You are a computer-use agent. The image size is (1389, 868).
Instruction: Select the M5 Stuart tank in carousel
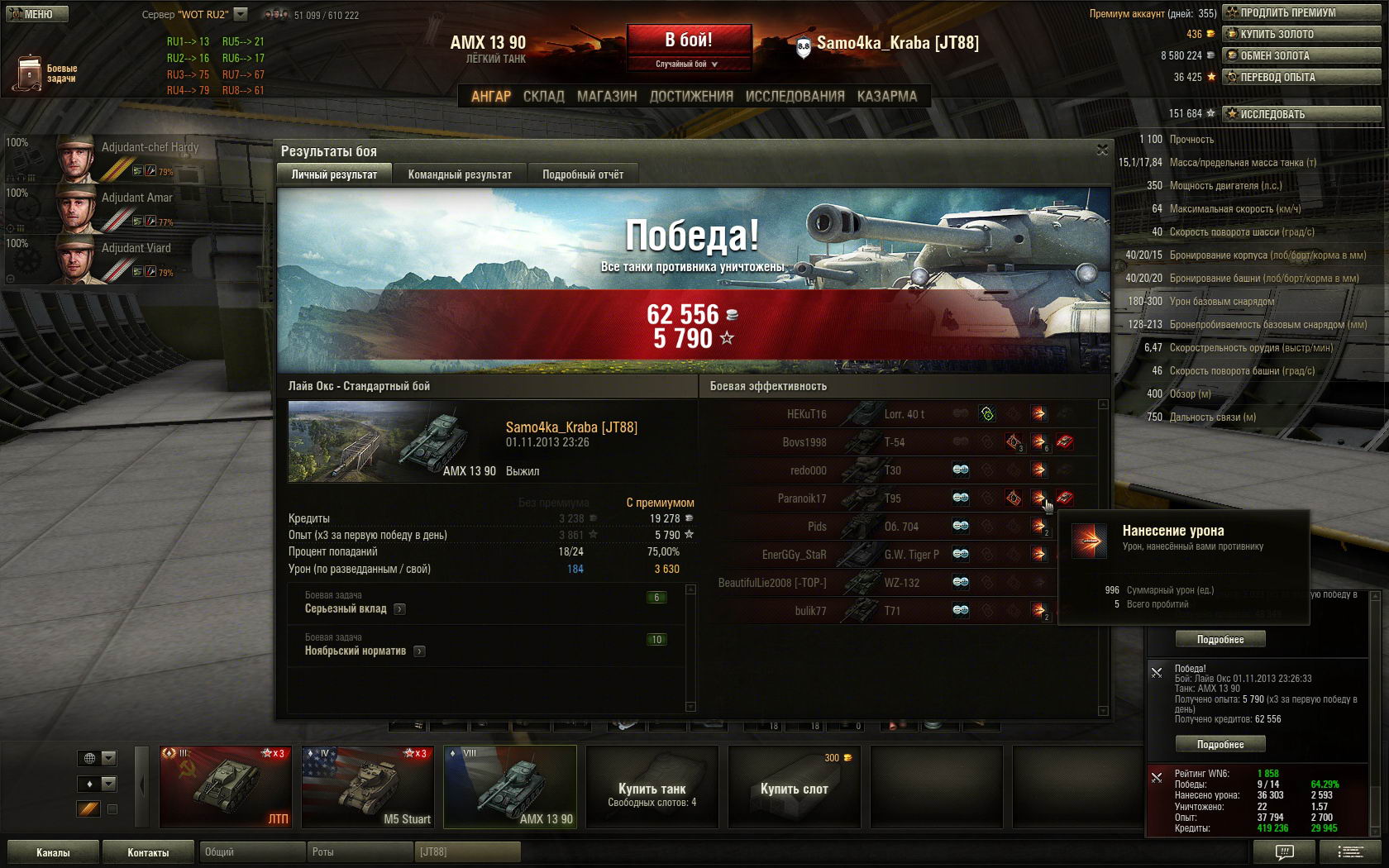(367, 787)
